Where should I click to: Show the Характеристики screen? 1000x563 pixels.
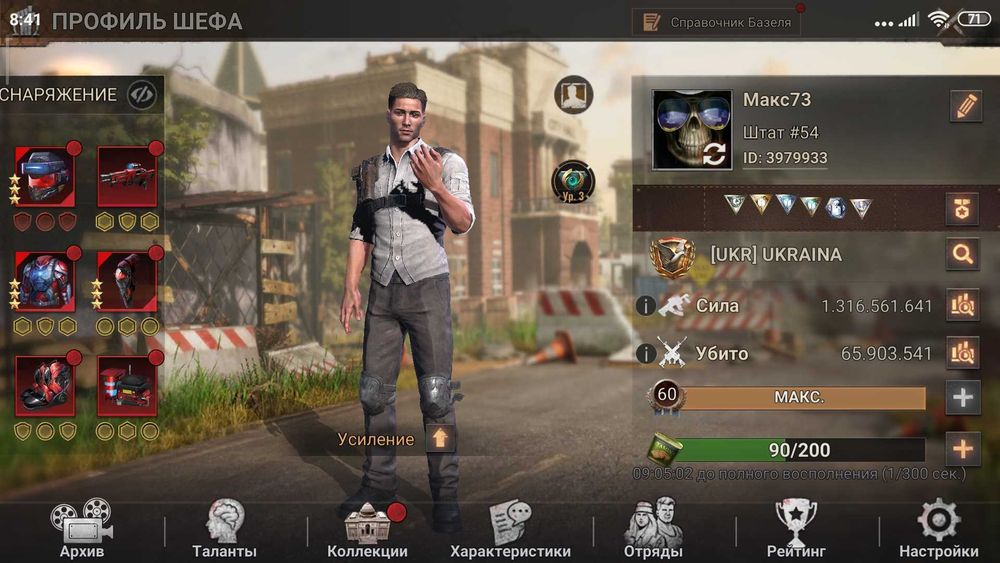(x=510, y=528)
